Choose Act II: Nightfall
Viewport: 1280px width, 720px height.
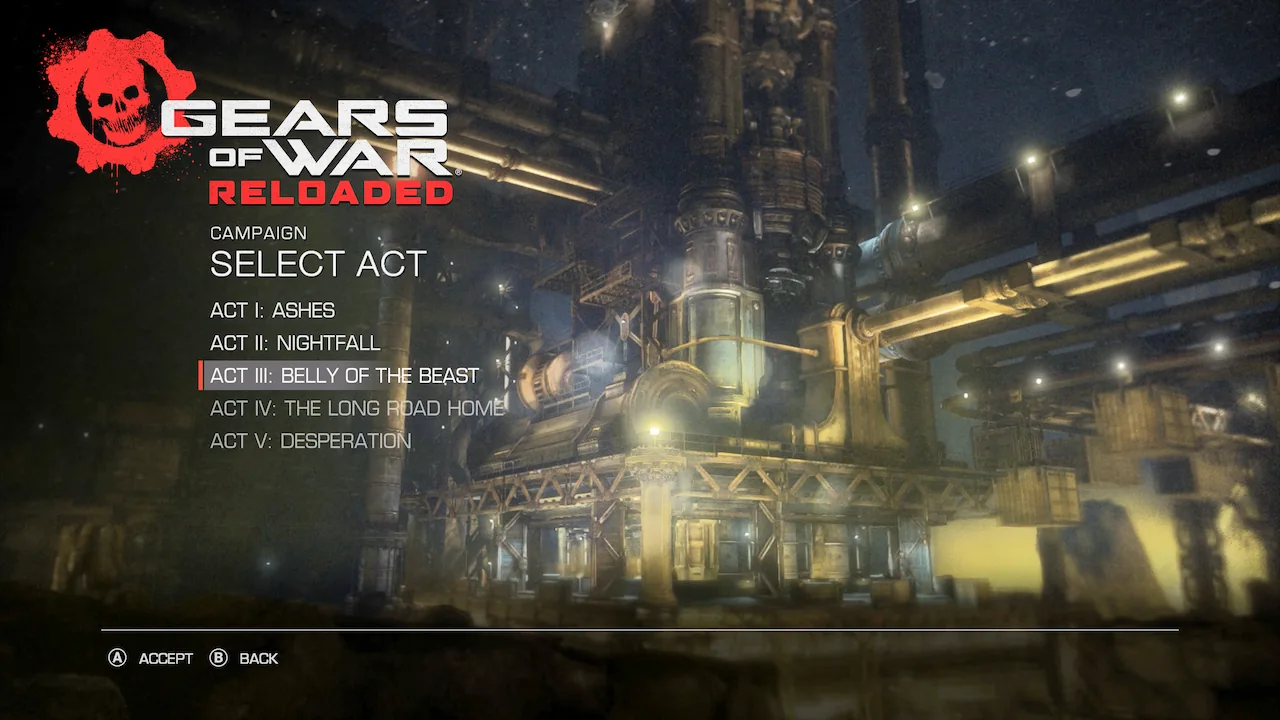tap(295, 343)
